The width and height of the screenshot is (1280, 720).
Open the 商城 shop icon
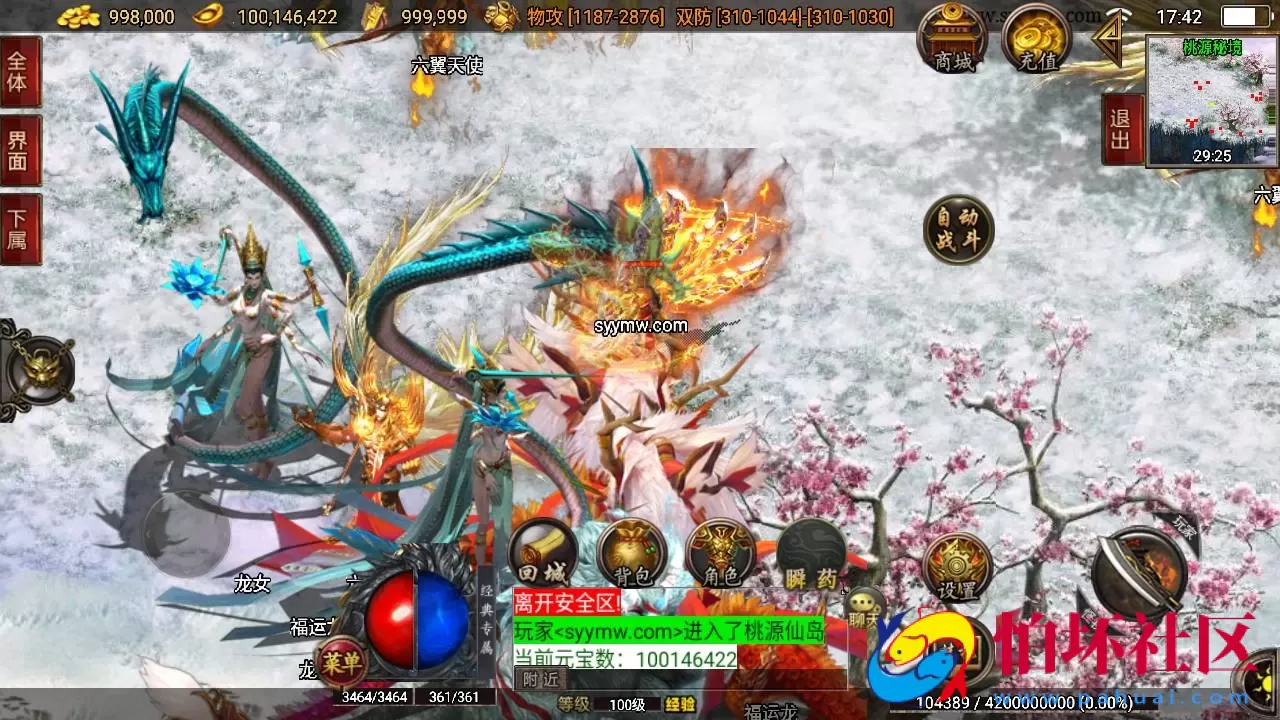954,40
